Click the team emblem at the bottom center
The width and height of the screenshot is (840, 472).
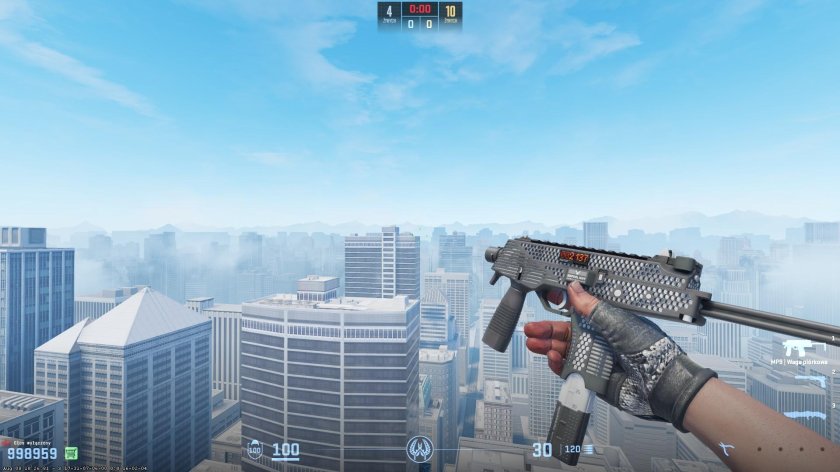point(420,450)
